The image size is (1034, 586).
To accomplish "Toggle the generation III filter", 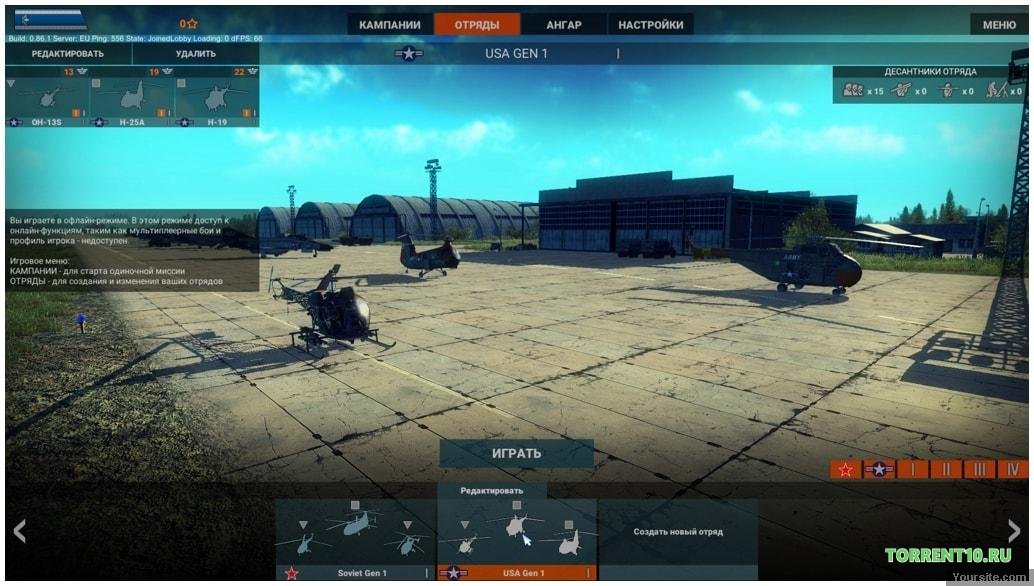I will (x=980, y=469).
